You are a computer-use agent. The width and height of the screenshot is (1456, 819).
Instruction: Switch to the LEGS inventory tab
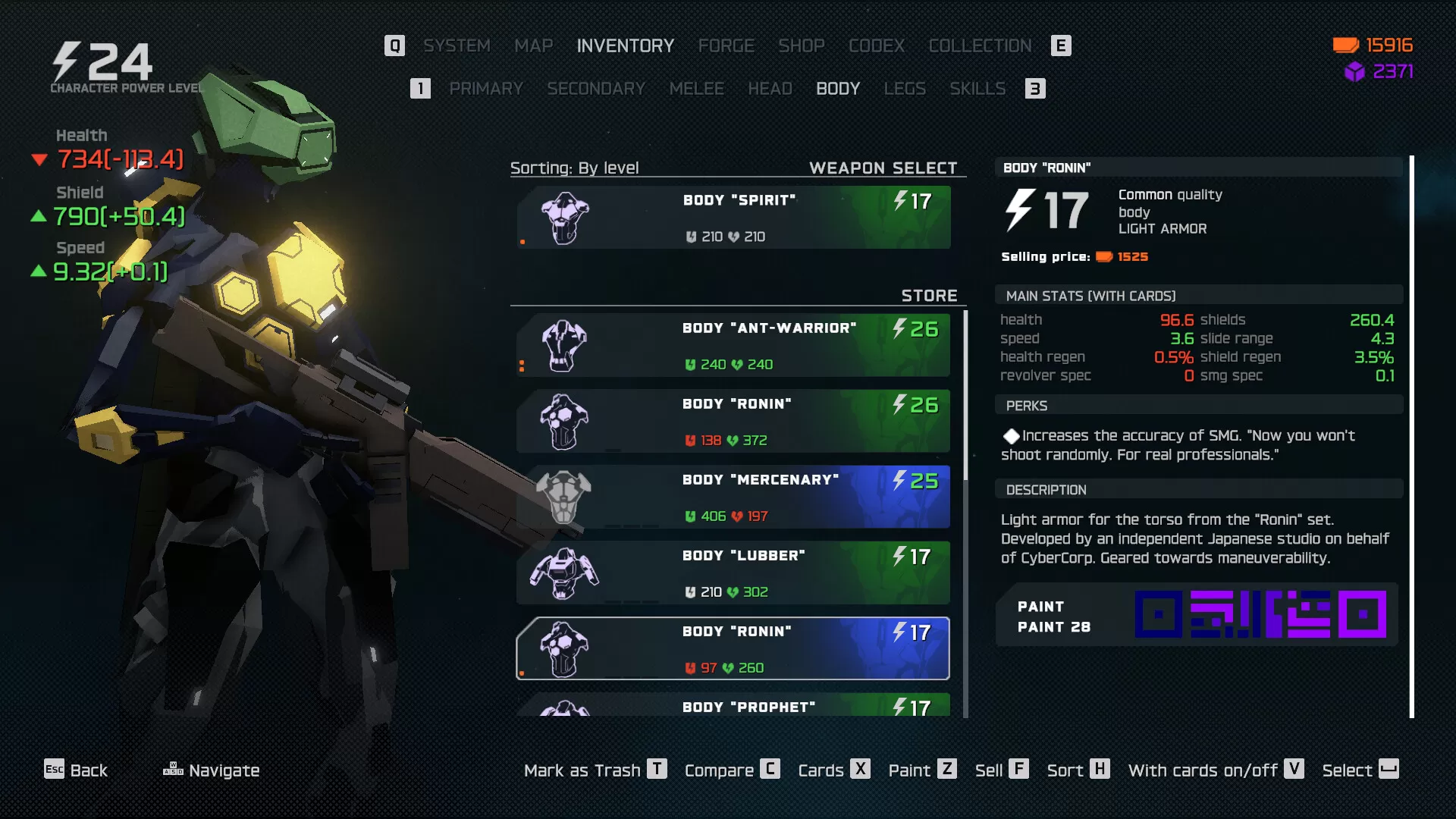click(x=905, y=89)
